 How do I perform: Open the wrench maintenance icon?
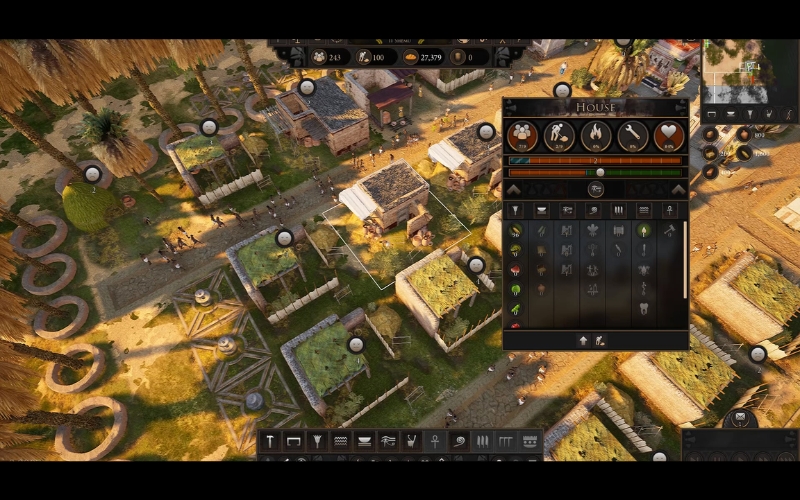(633, 135)
